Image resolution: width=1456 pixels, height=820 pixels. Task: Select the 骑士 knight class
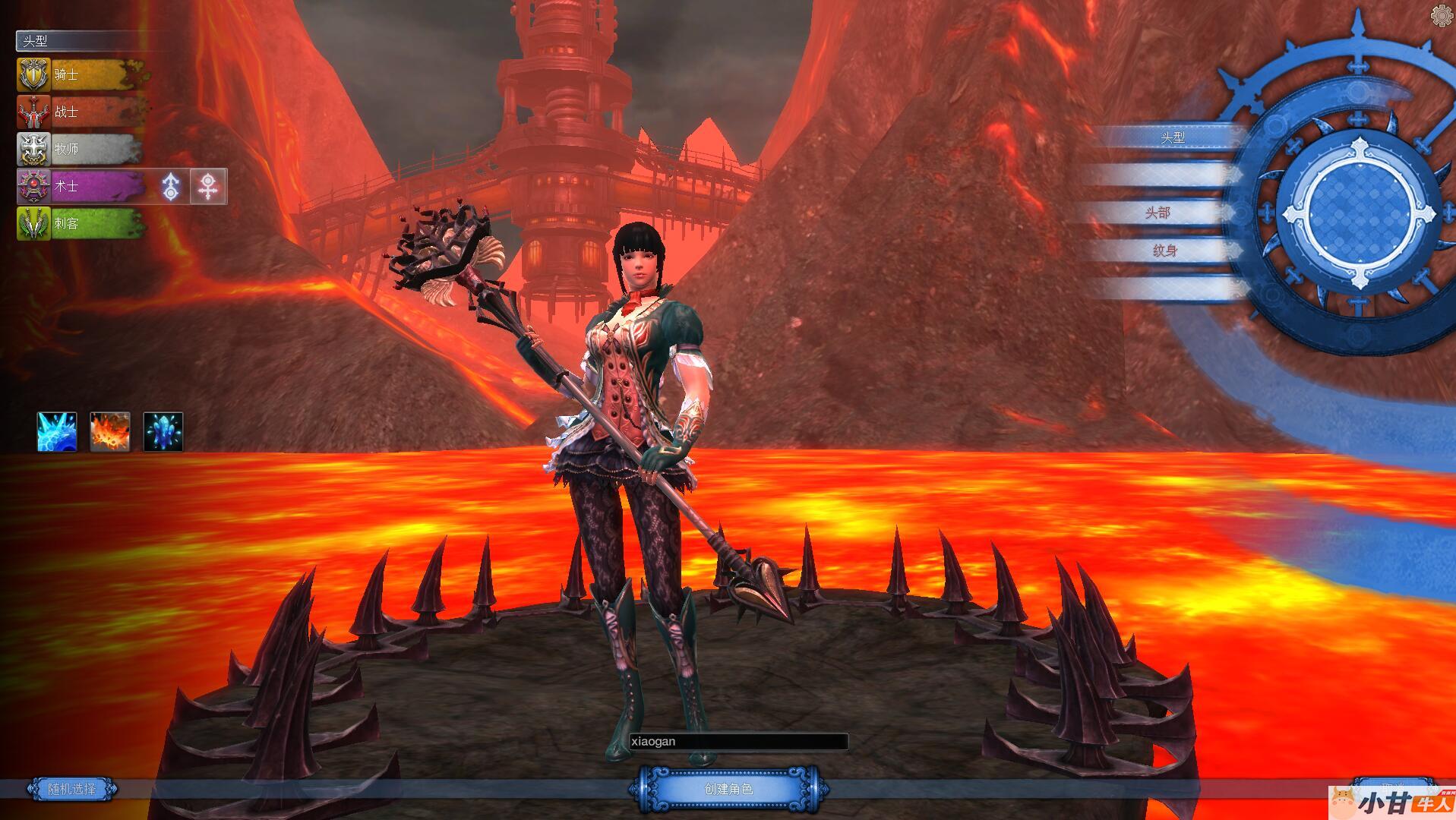[80, 74]
